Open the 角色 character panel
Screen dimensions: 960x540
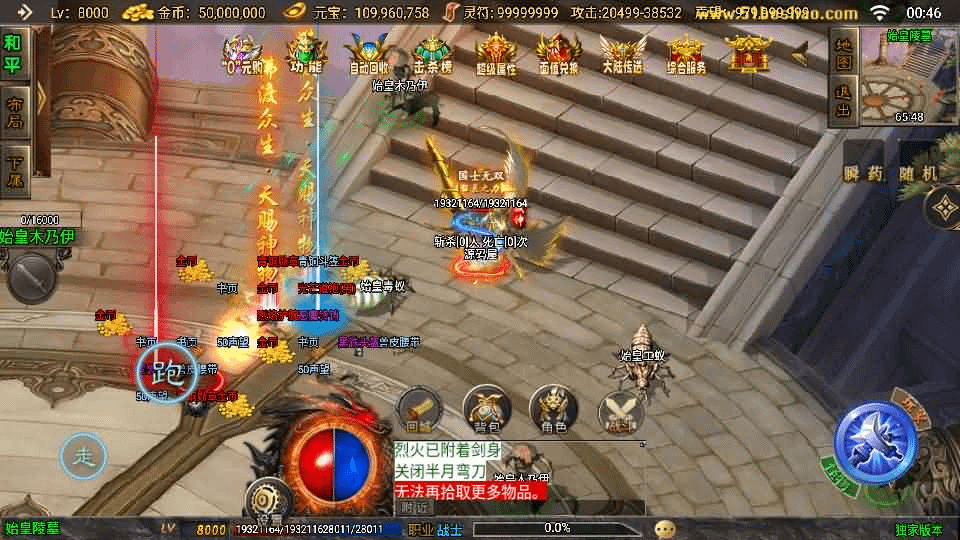click(553, 410)
